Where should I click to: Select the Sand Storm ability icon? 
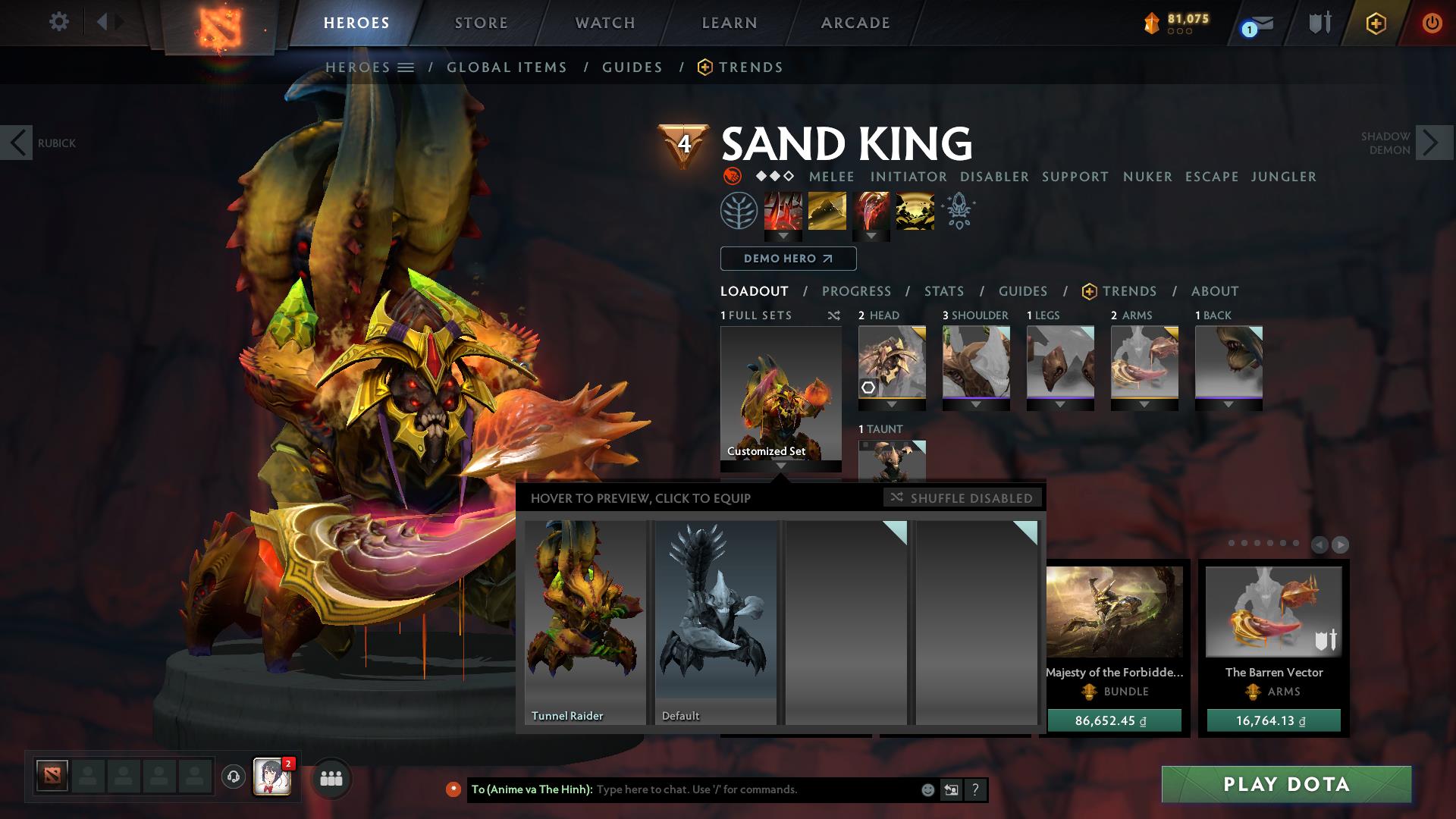827,212
